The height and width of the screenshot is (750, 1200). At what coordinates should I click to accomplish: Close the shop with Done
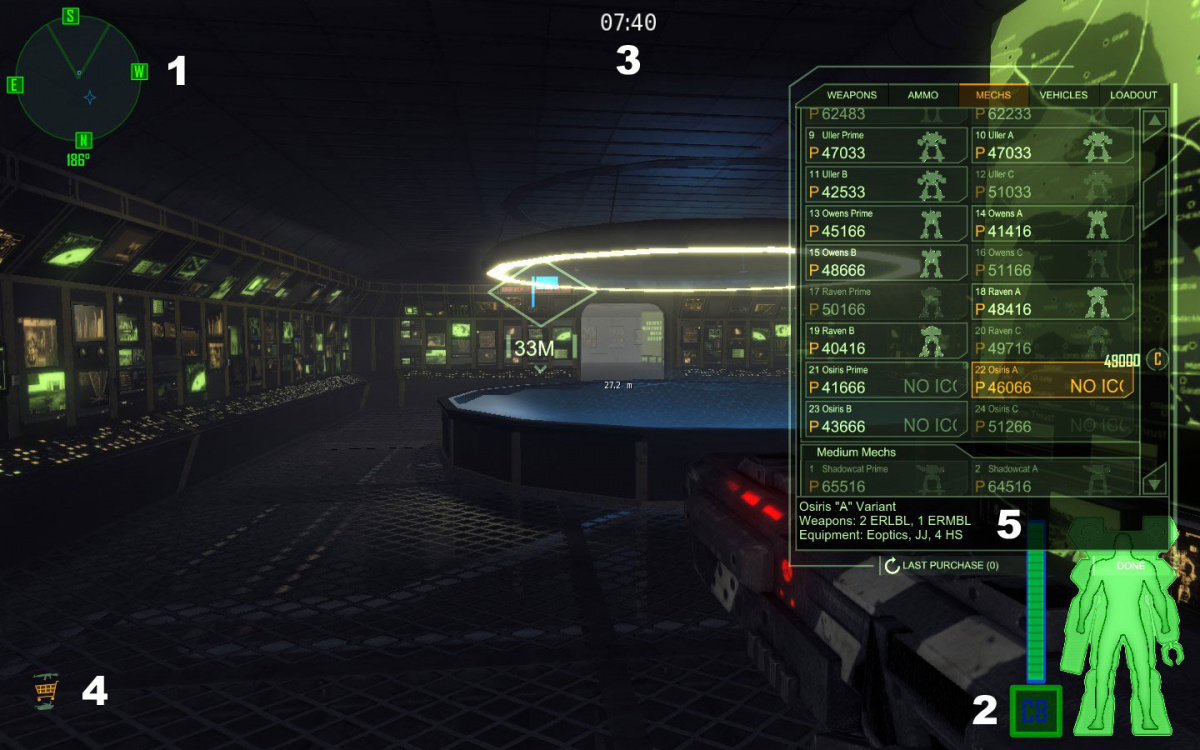click(1129, 566)
